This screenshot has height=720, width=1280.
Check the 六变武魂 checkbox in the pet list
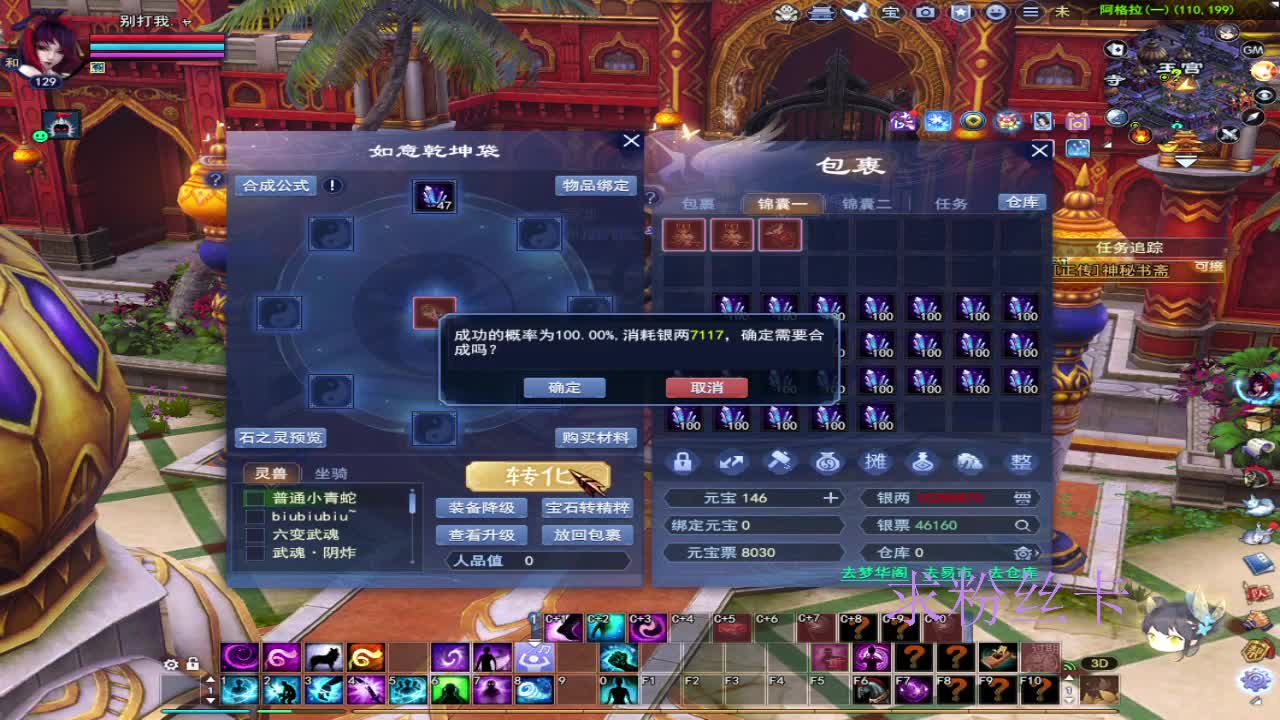point(255,533)
